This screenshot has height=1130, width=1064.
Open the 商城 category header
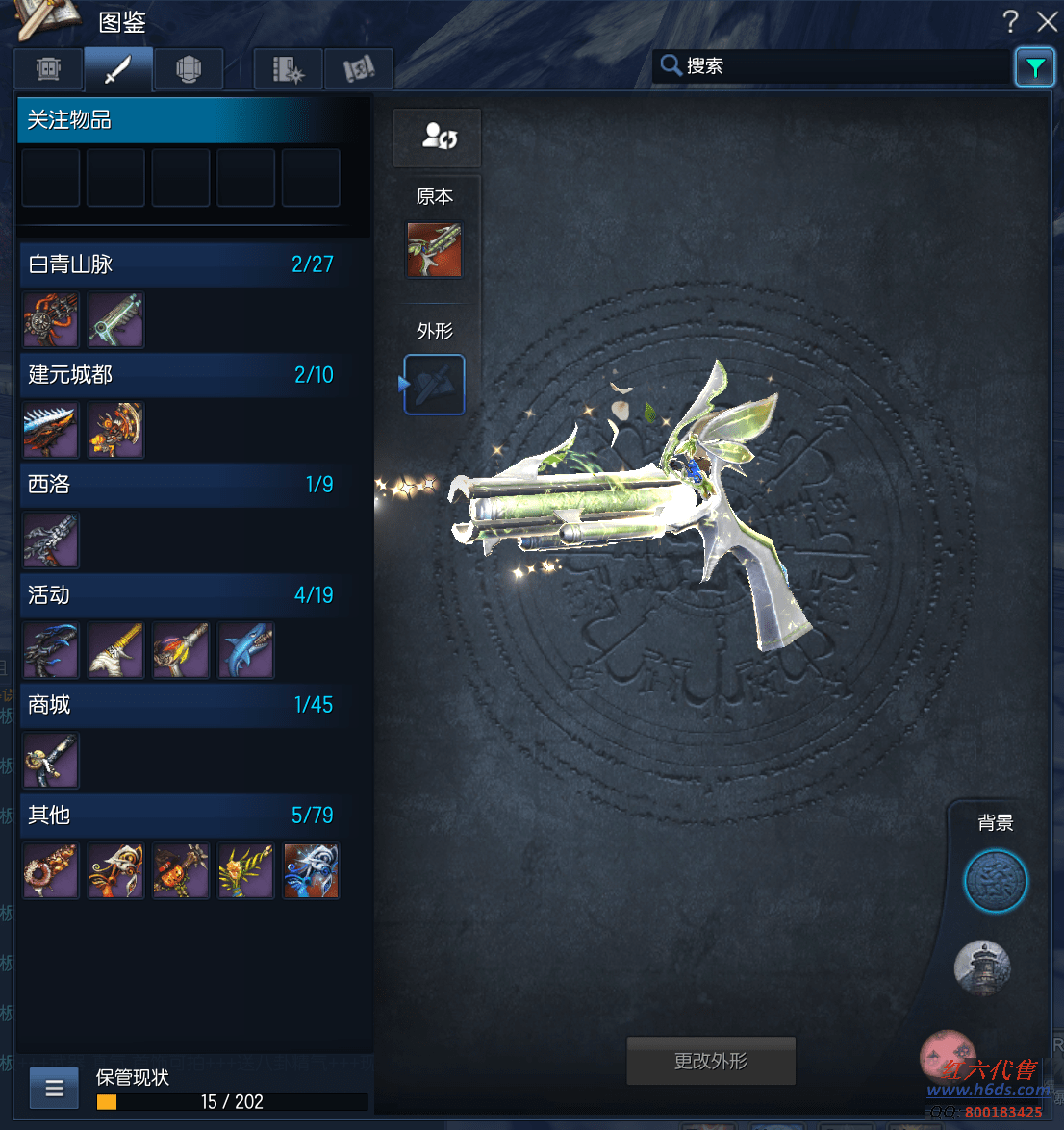pyautogui.click(x=181, y=705)
